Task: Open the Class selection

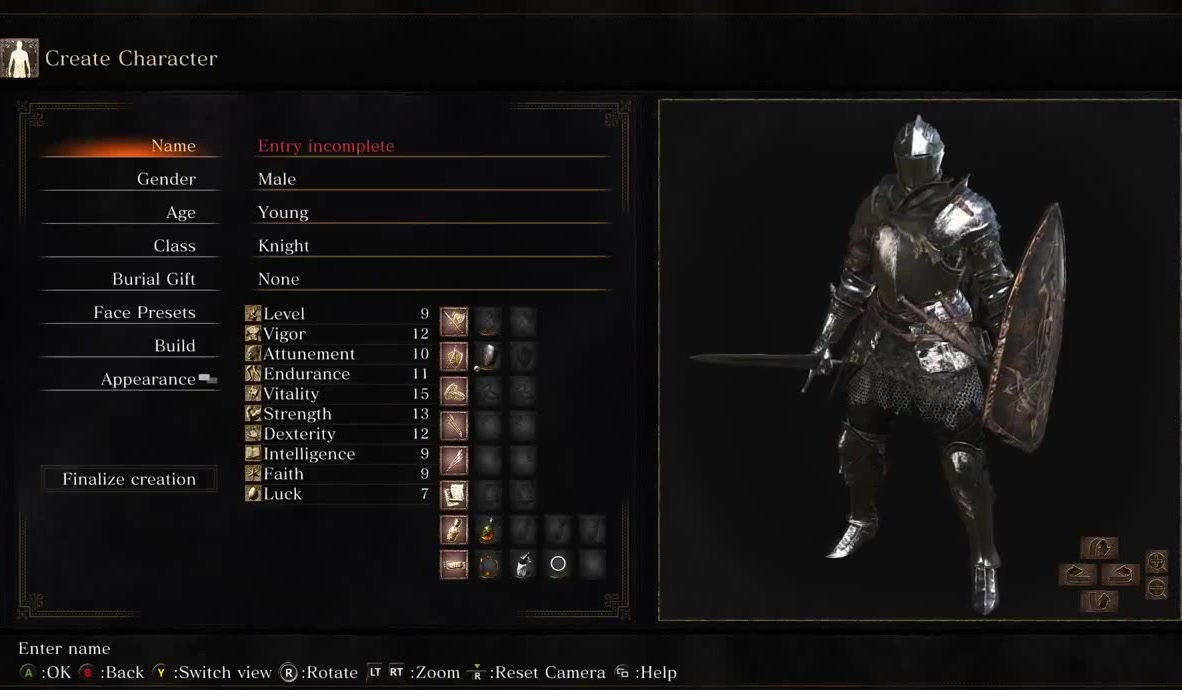Action: [174, 246]
